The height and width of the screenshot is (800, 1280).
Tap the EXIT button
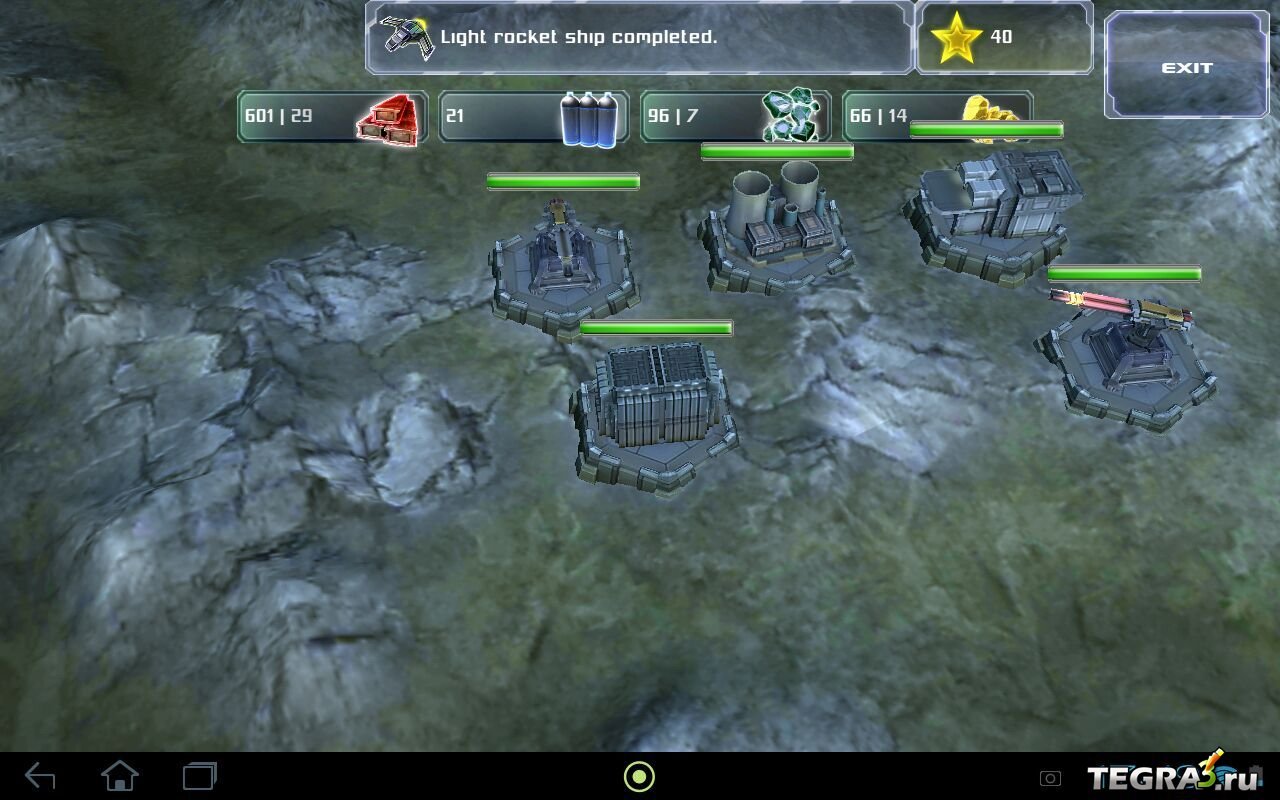pyautogui.click(x=1186, y=66)
